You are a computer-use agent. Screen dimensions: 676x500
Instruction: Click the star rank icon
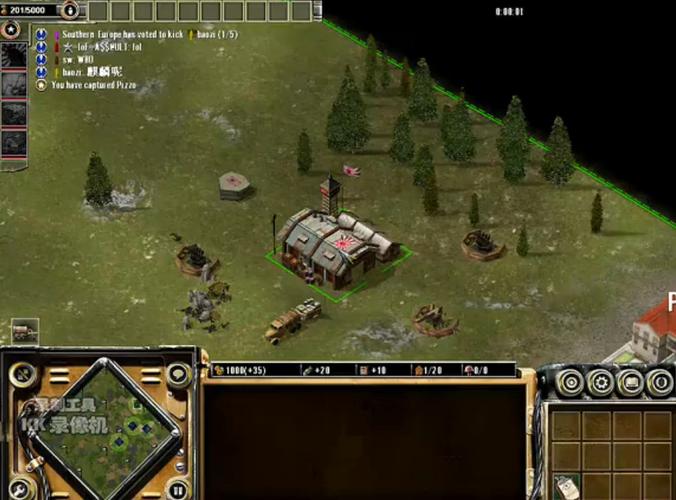point(11,29)
